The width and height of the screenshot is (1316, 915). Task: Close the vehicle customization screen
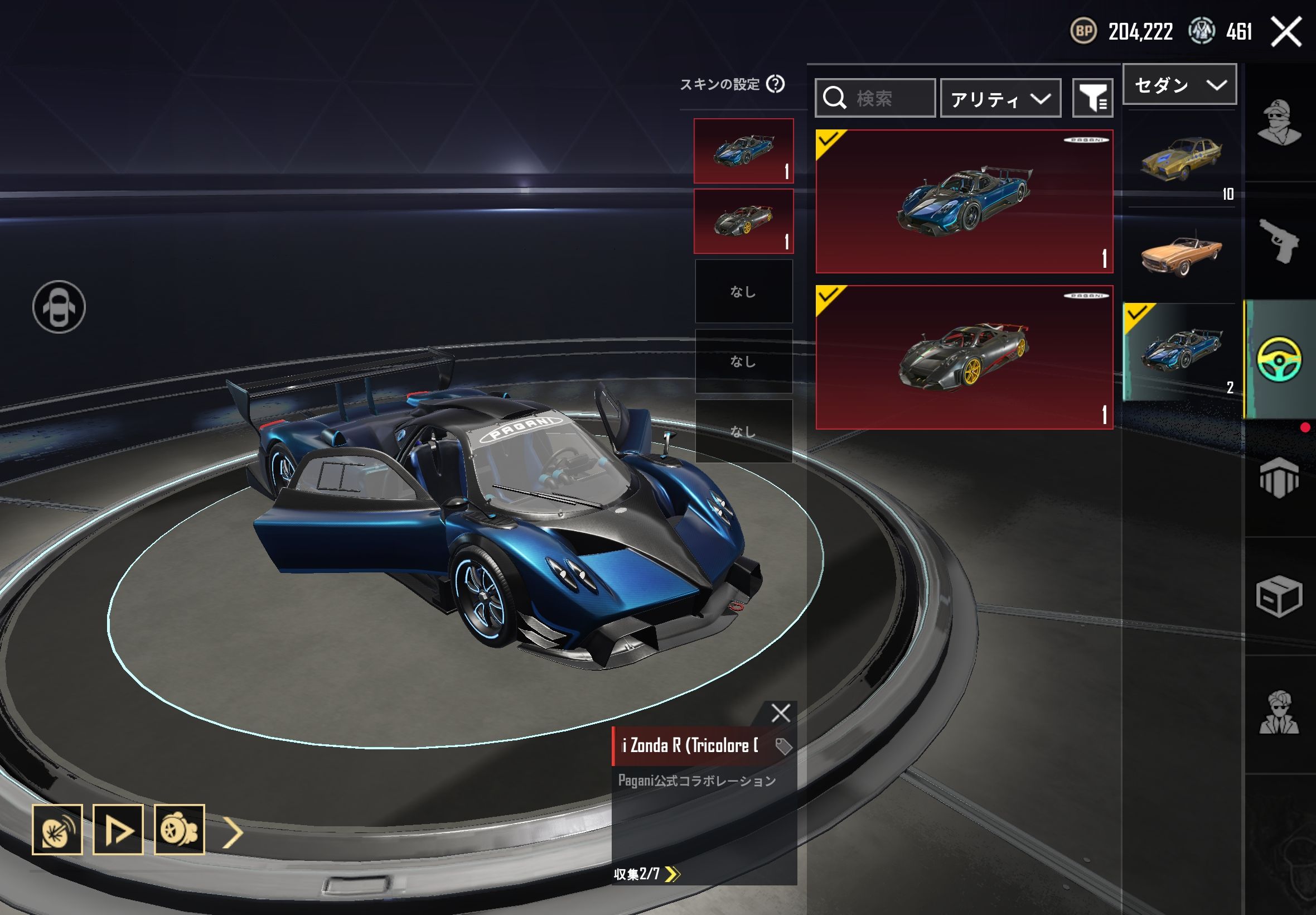tap(1286, 31)
